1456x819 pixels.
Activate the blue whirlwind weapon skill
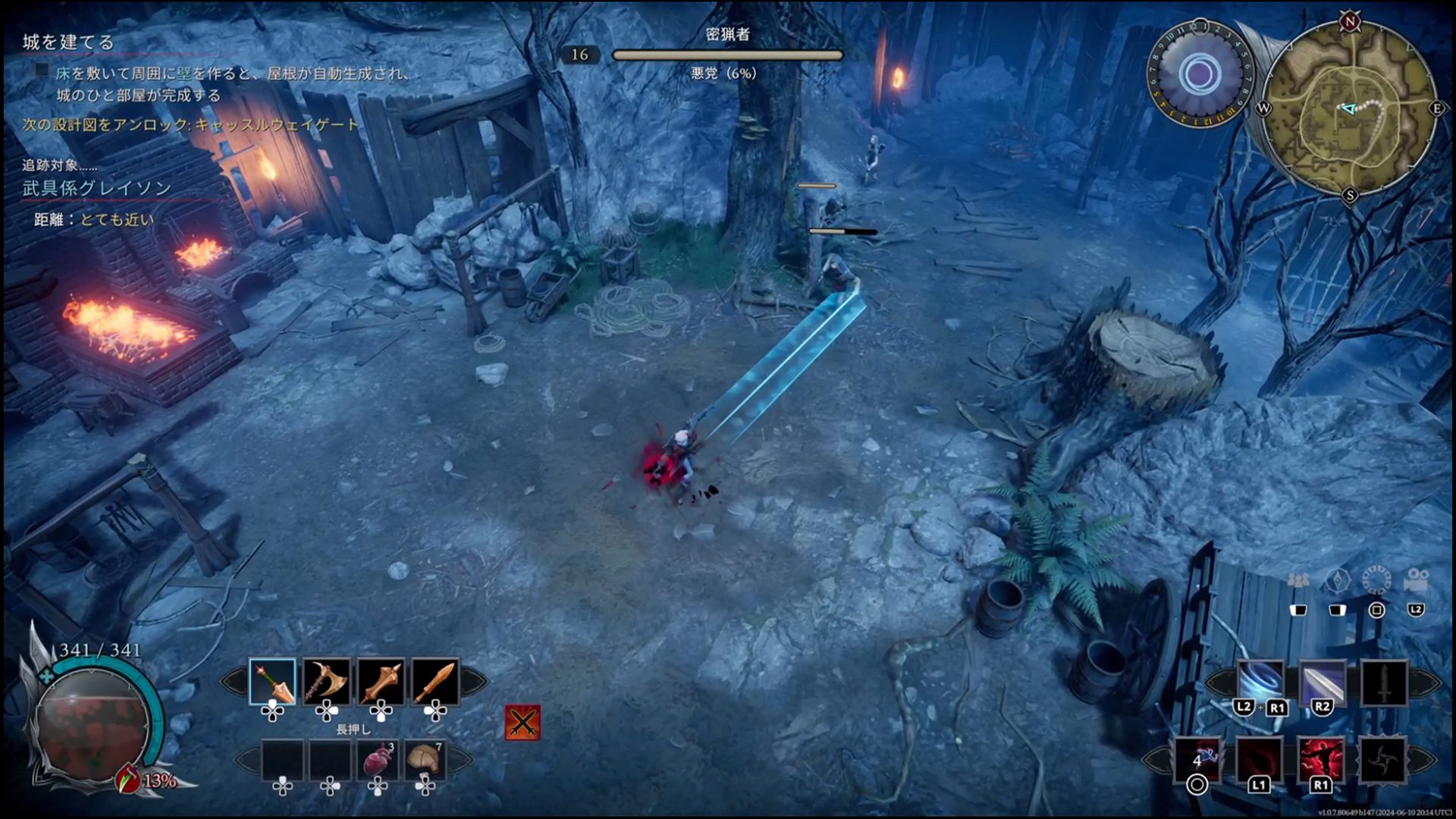[1260, 682]
